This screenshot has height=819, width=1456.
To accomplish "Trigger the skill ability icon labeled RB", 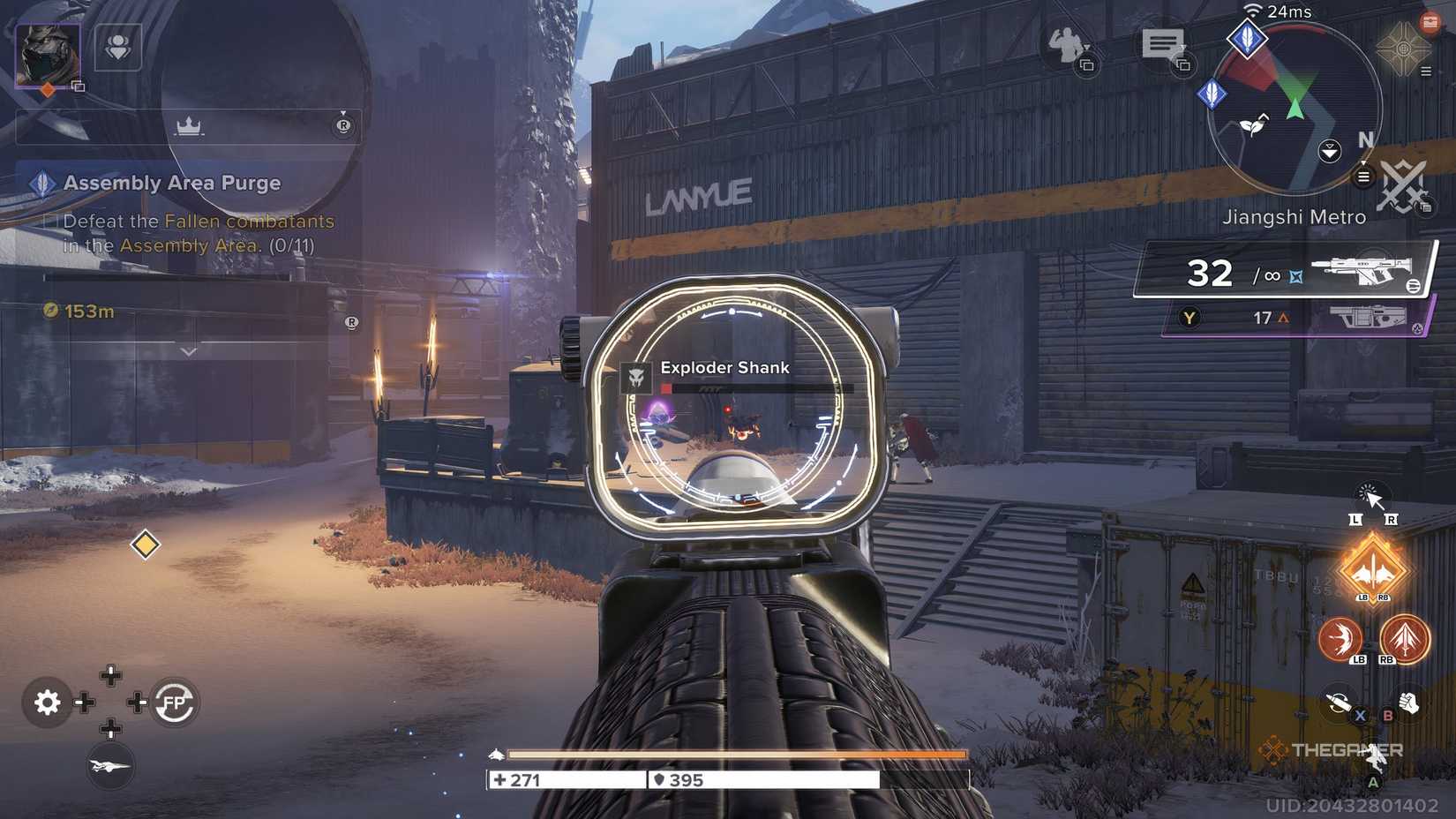I will click(1404, 639).
